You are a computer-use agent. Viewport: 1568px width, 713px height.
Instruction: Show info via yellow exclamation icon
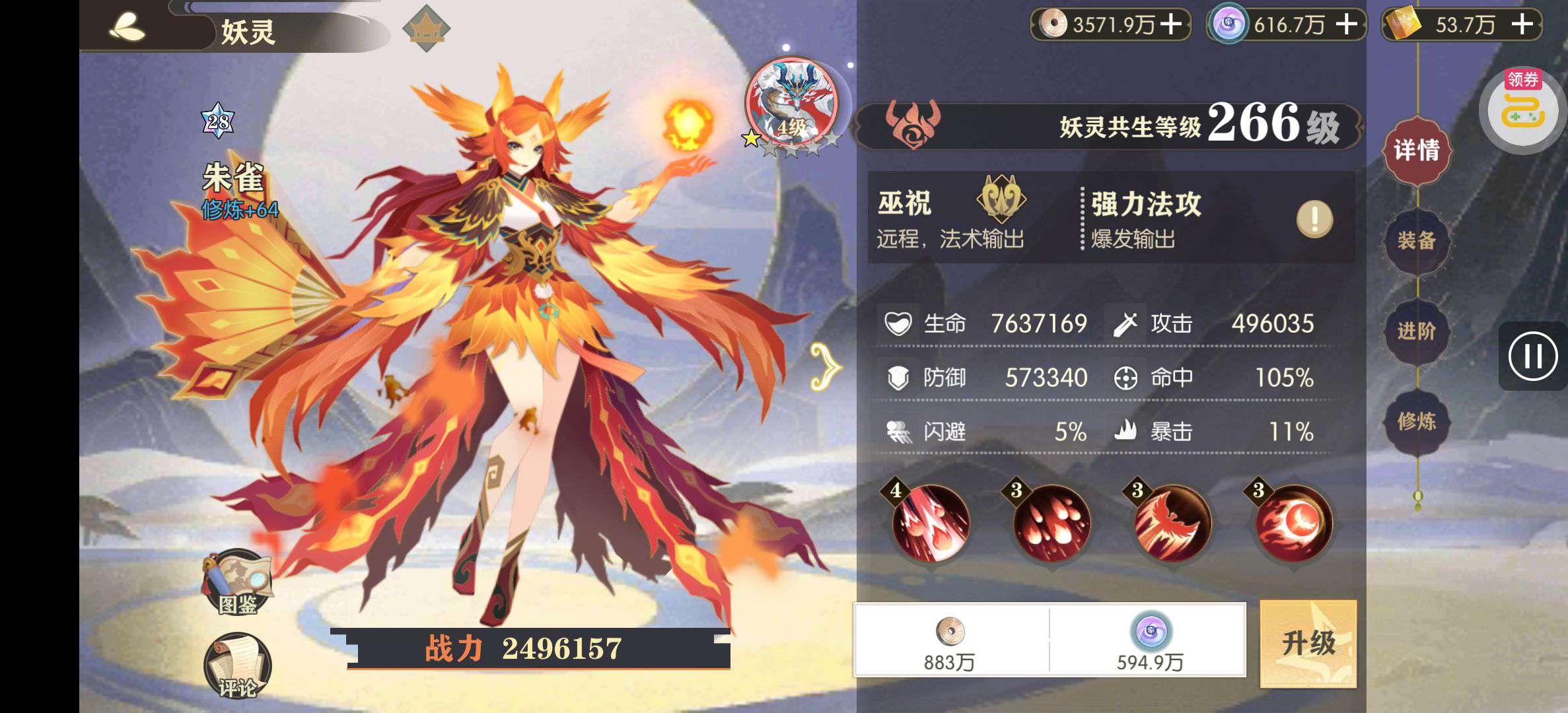click(1314, 219)
